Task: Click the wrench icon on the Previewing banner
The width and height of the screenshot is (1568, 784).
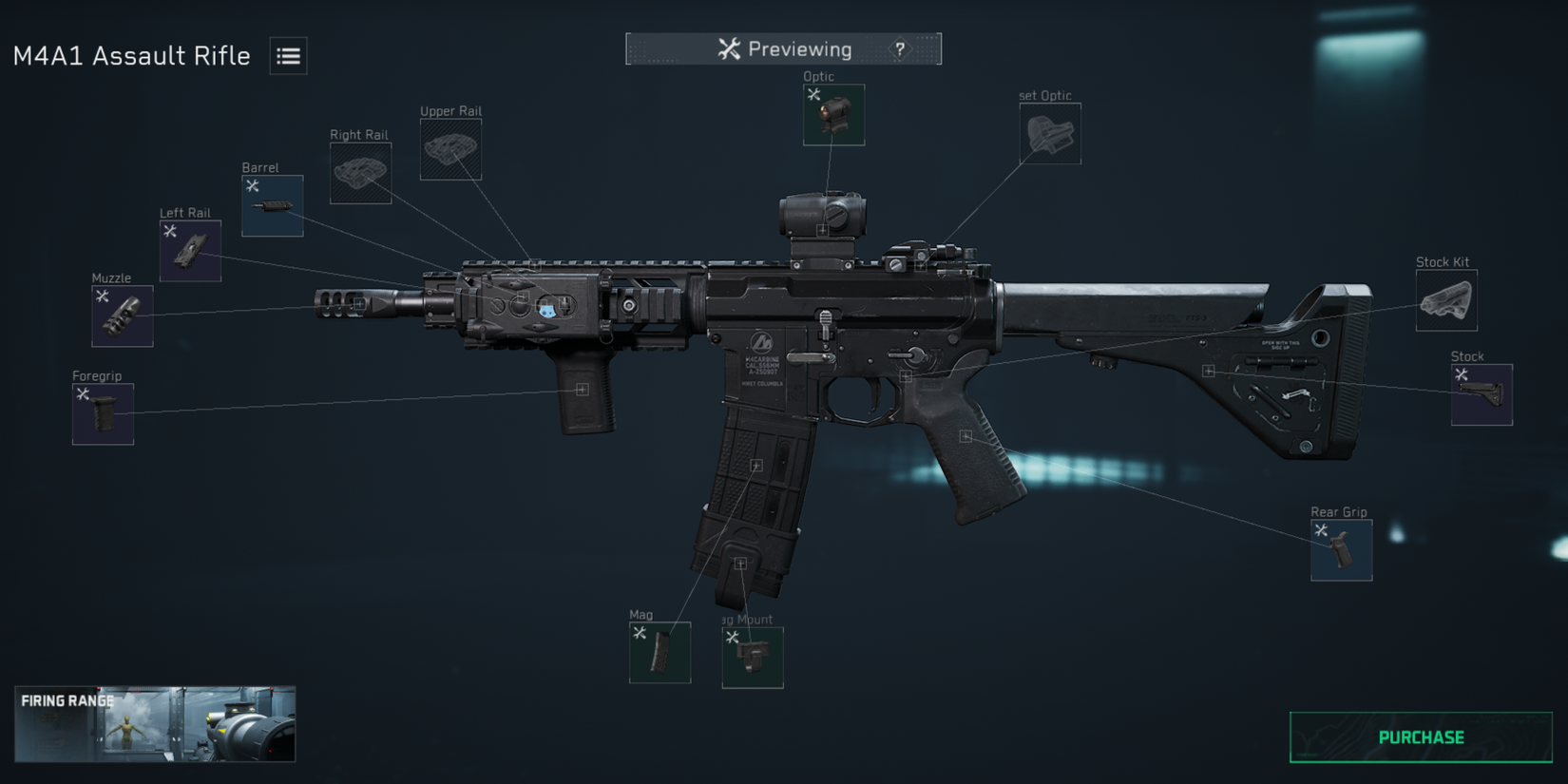Action: (731, 48)
